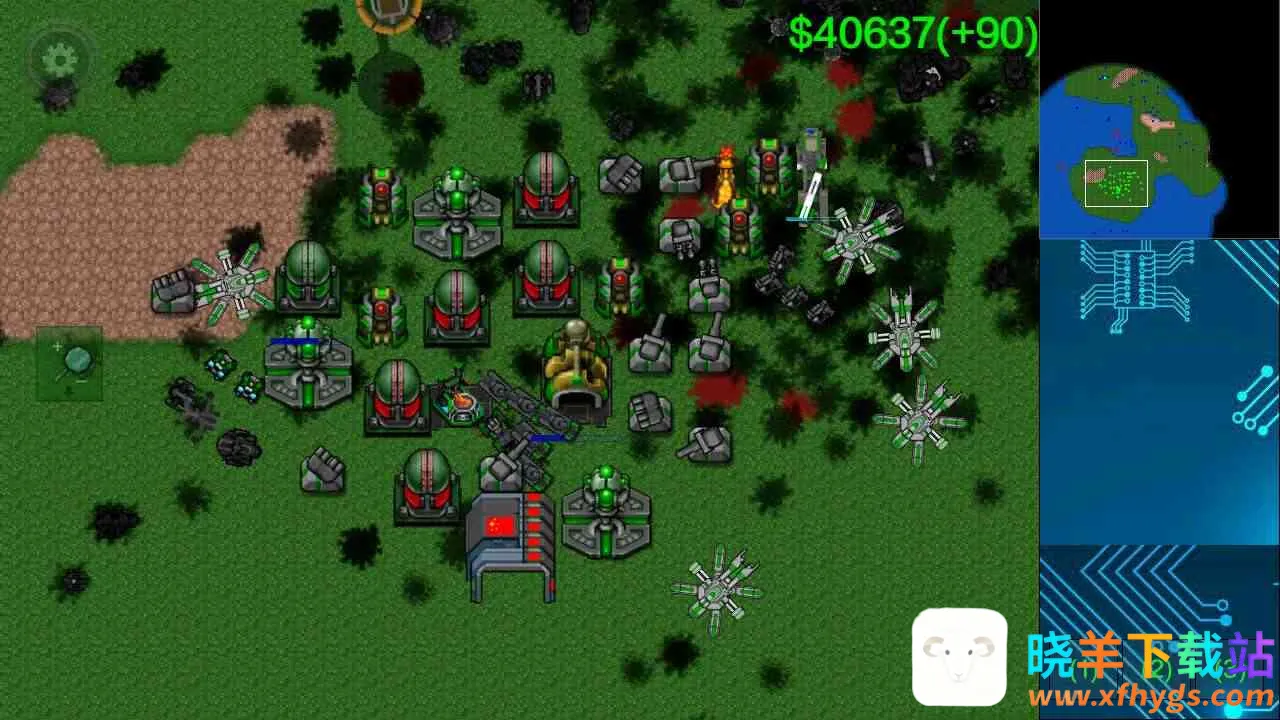The width and height of the screenshot is (1280, 720).
Task: Click the magnifier zoom button
Action: (x=70, y=363)
